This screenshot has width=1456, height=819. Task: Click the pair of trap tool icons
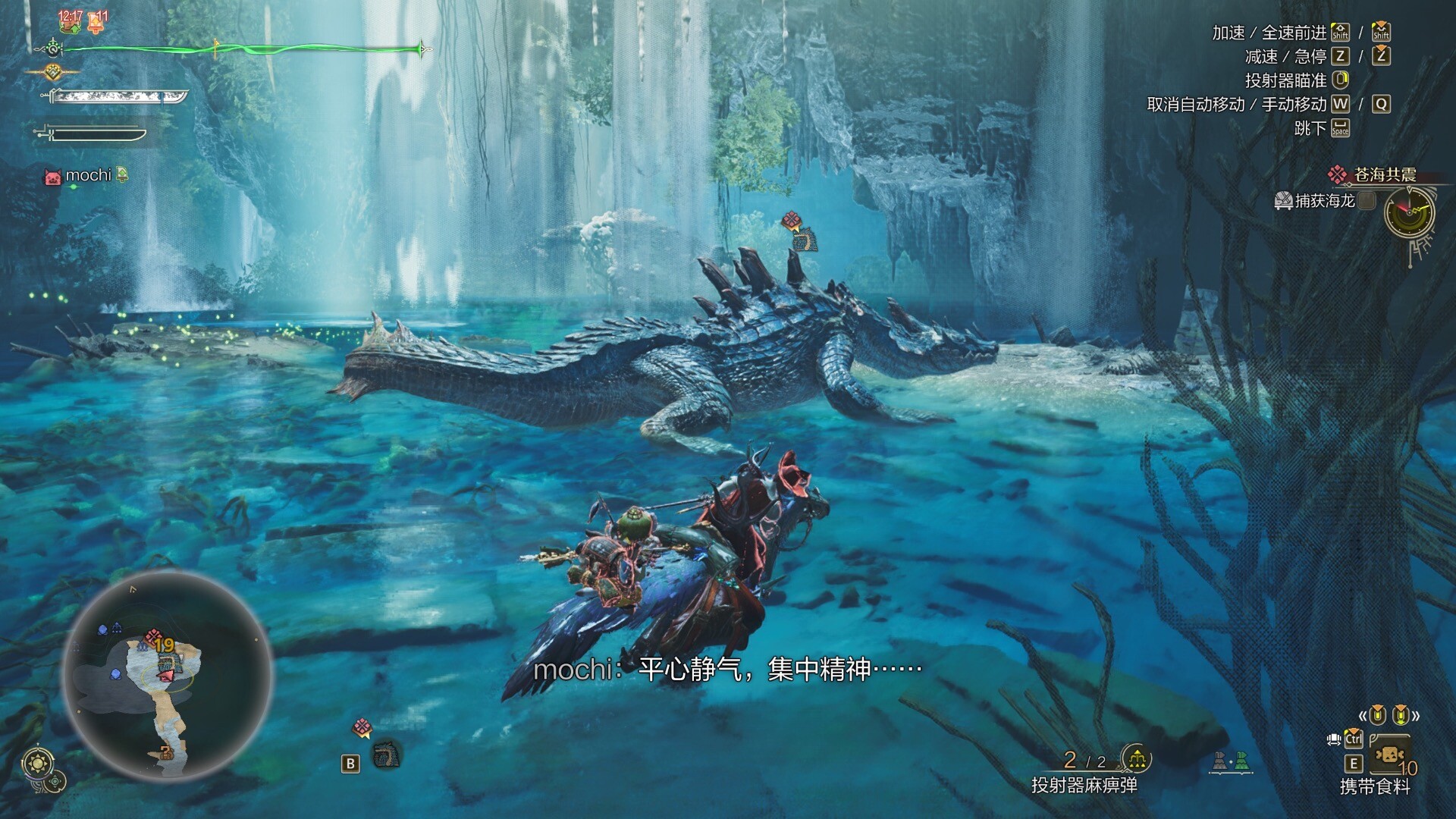(x=1229, y=761)
